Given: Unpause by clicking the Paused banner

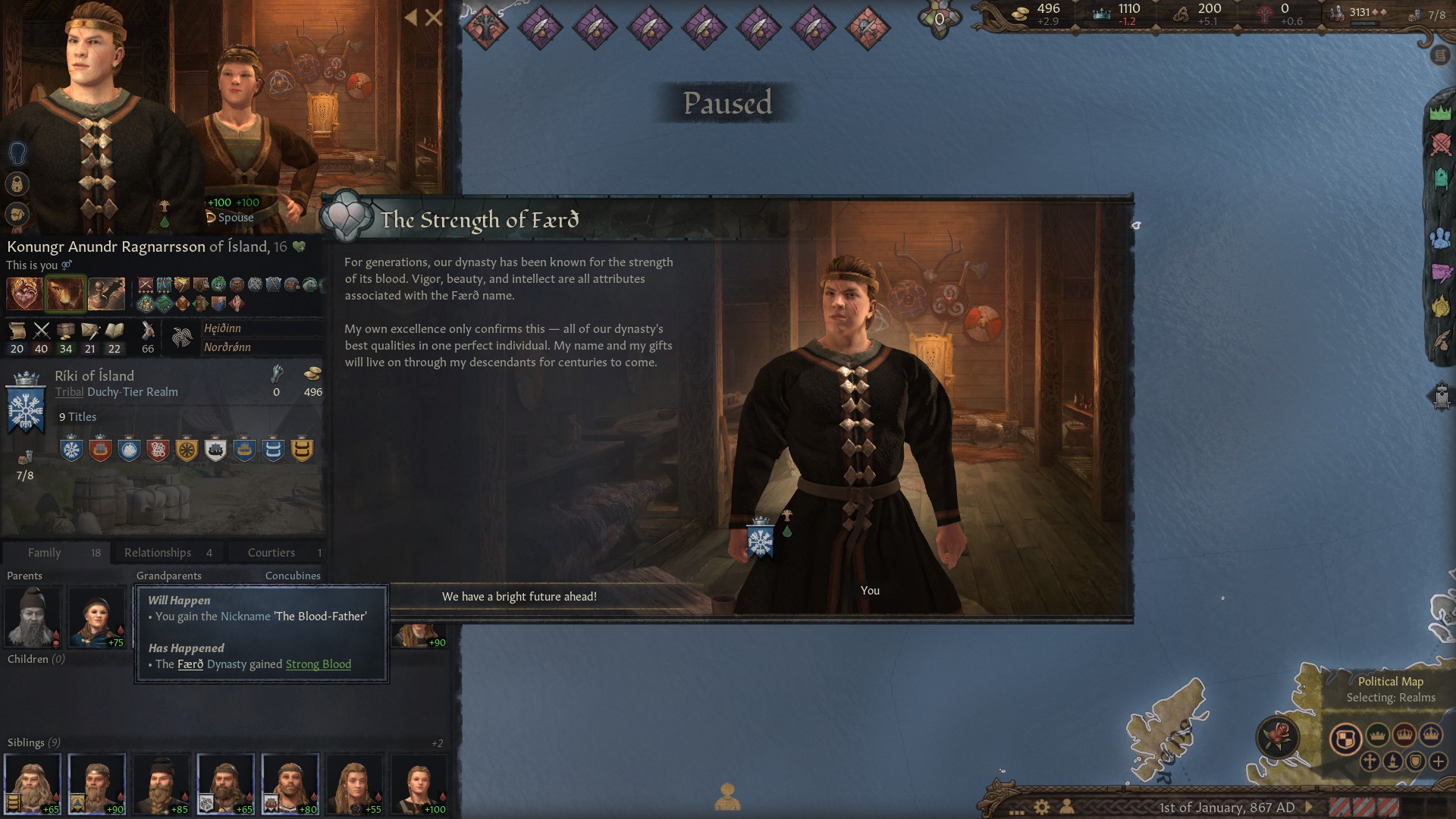Looking at the screenshot, I should tap(726, 104).
